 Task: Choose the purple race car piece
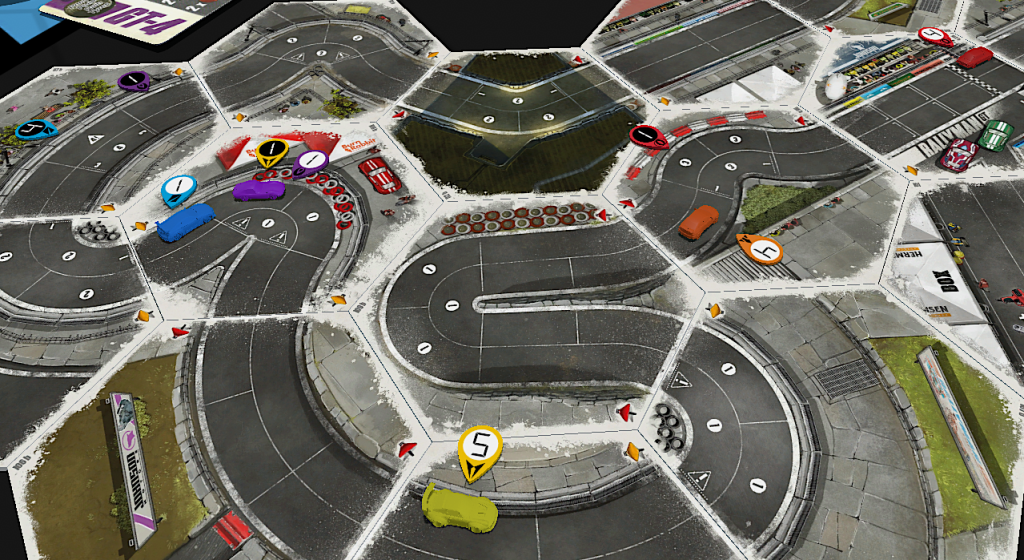click(x=258, y=188)
